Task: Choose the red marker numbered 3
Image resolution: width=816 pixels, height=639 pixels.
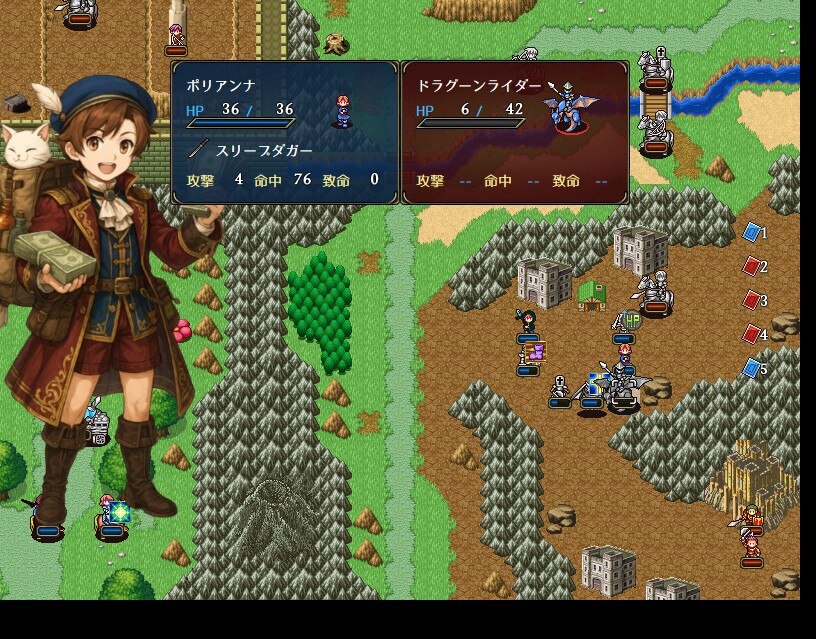Action: coord(752,300)
